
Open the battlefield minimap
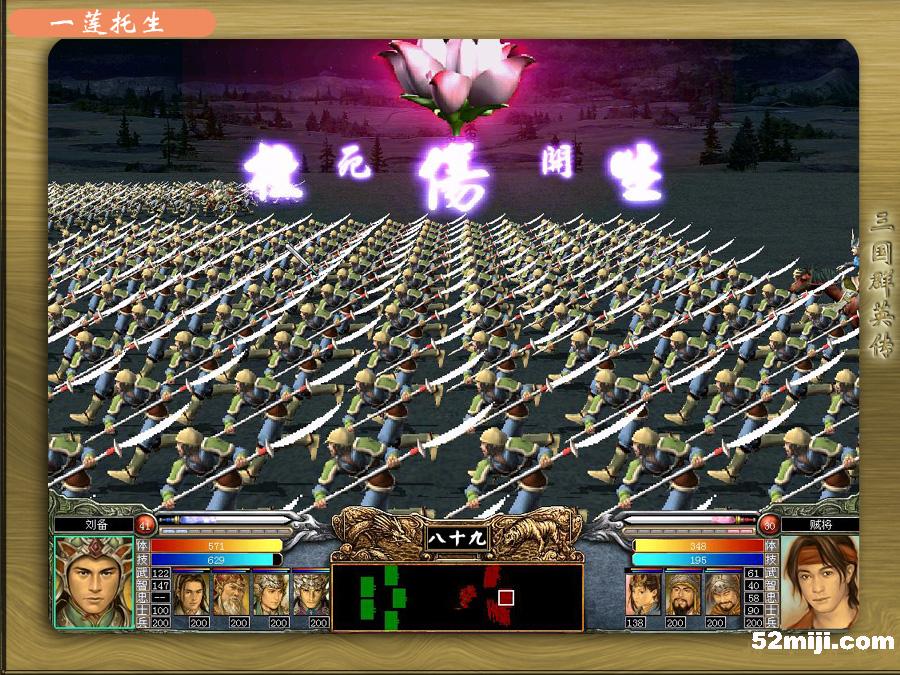coord(457,598)
